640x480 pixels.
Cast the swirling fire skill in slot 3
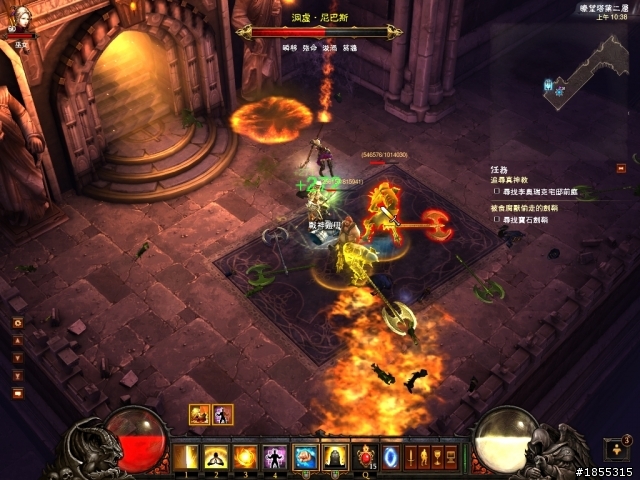(x=244, y=458)
